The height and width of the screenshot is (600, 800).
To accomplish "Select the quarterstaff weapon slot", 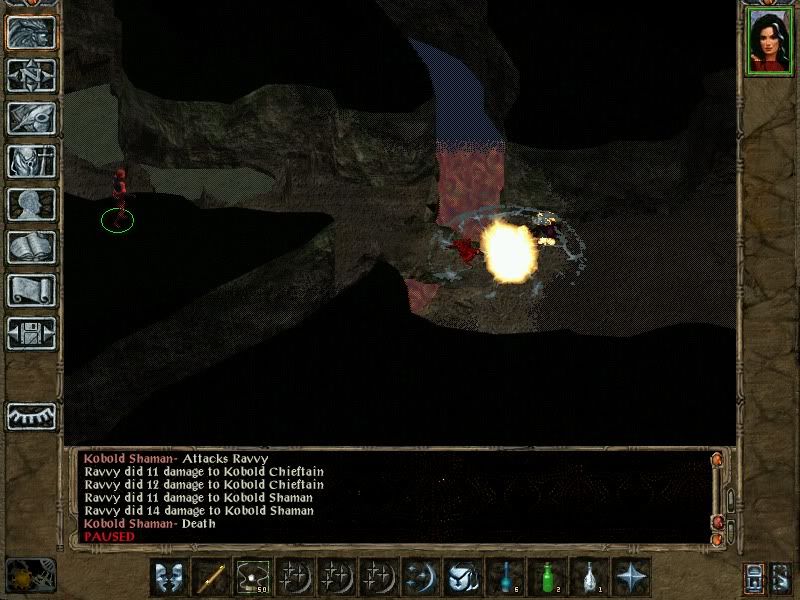I will pyautogui.click(x=211, y=576).
